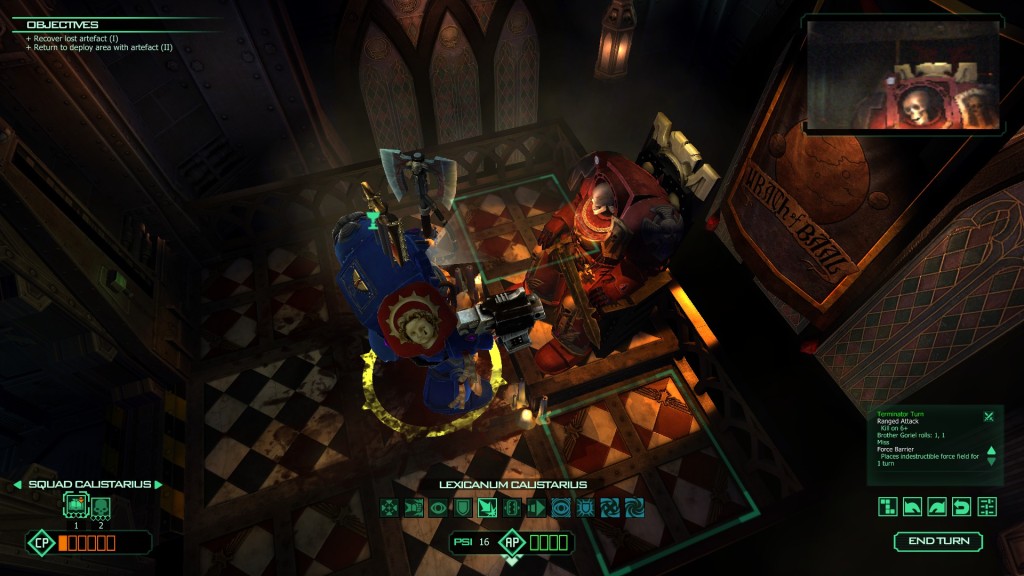Open the options sliders button
1024x576 pixels.
pyautogui.click(x=987, y=506)
